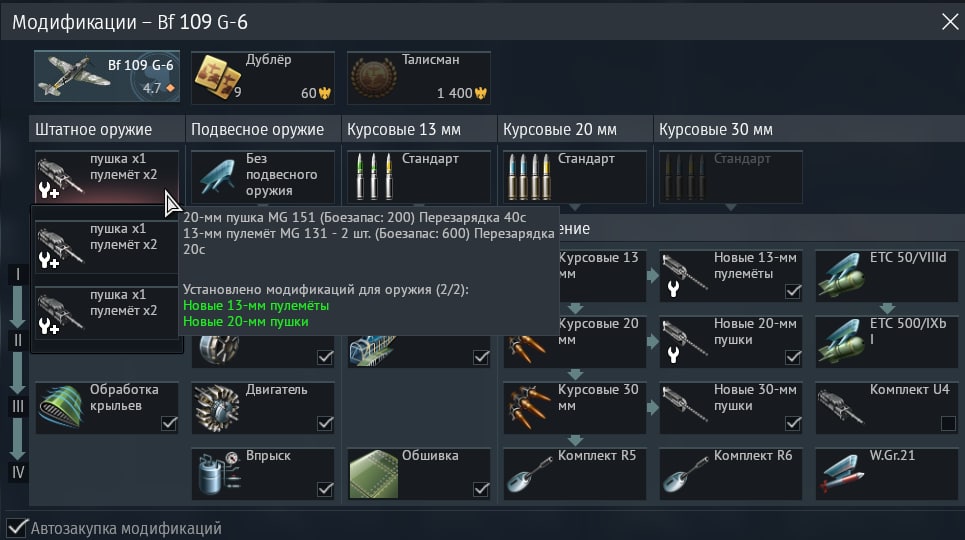The width and height of the screenshot is (965, 540).
Task: Select the Новые 30-мм пушки modification
Action: click(x=731, y=407)
